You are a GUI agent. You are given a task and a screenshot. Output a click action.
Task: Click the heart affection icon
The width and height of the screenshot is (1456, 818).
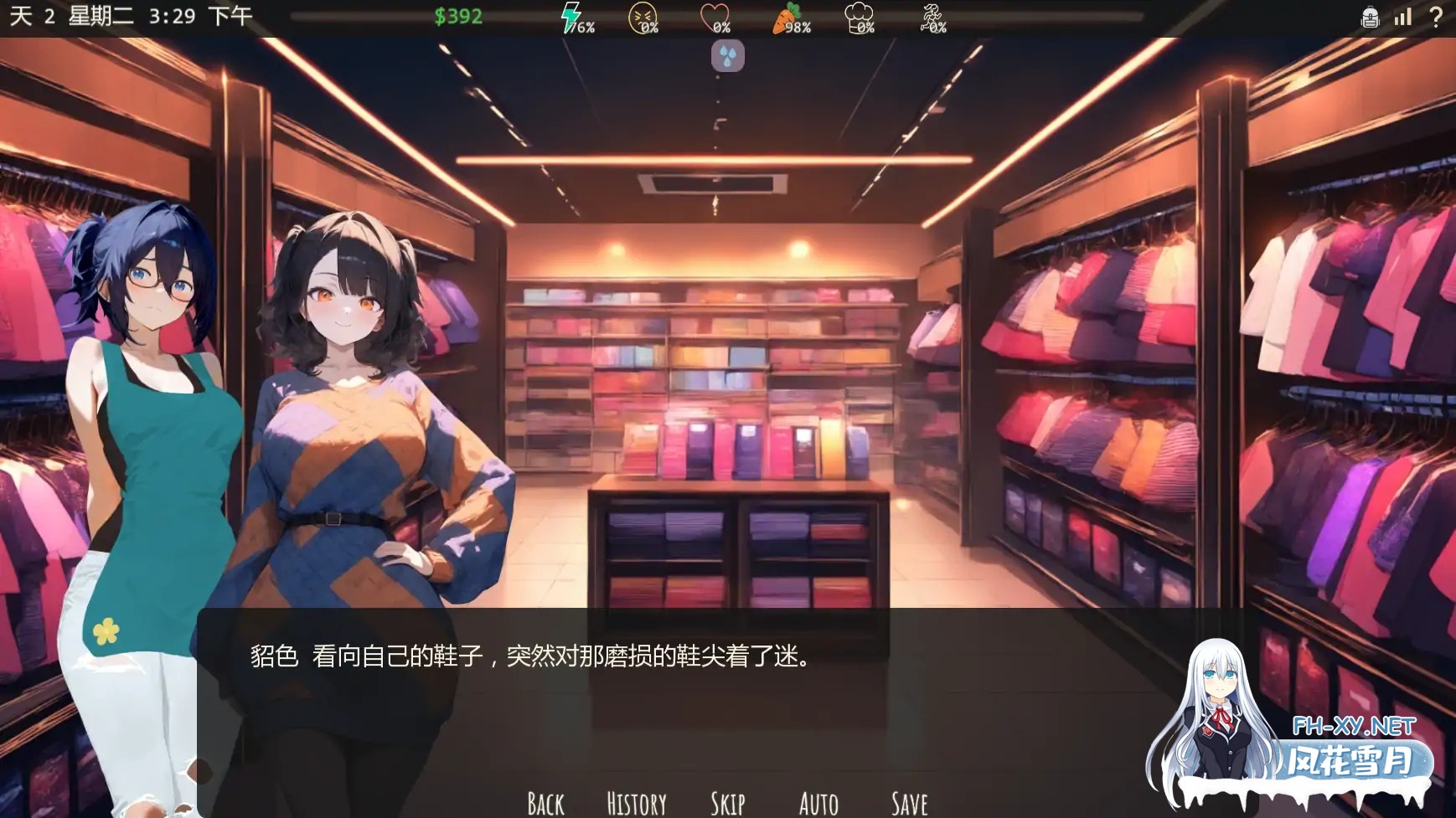[716, 15]
